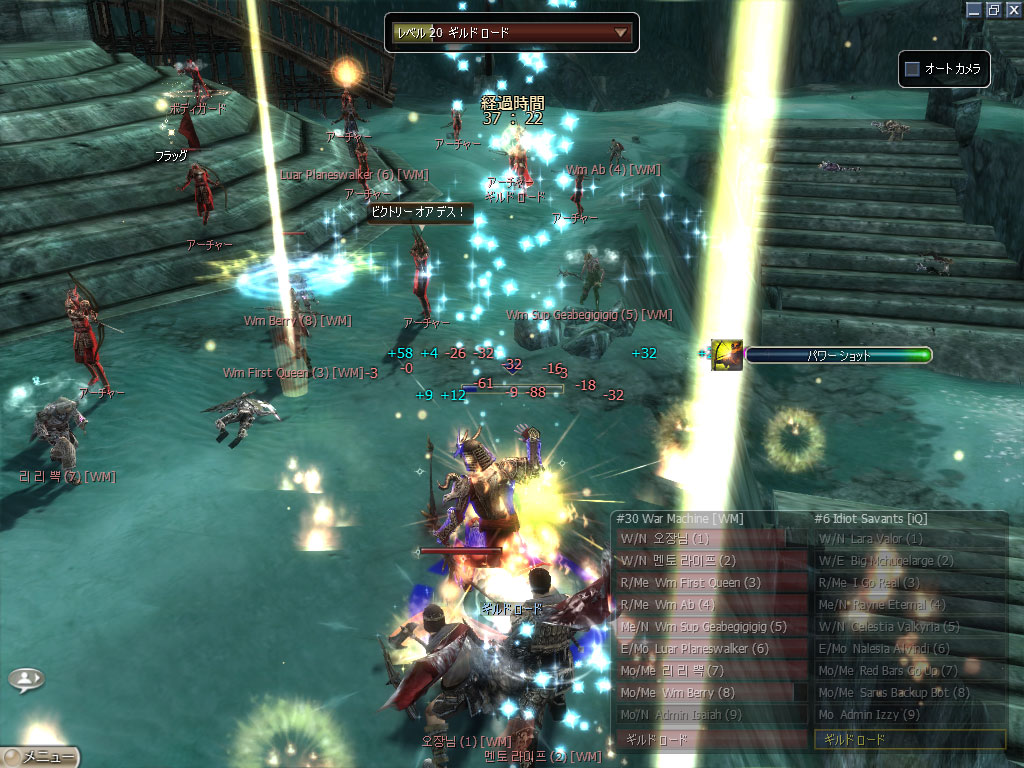Select Admin Isaiah in War Machine list

point(710,715)
